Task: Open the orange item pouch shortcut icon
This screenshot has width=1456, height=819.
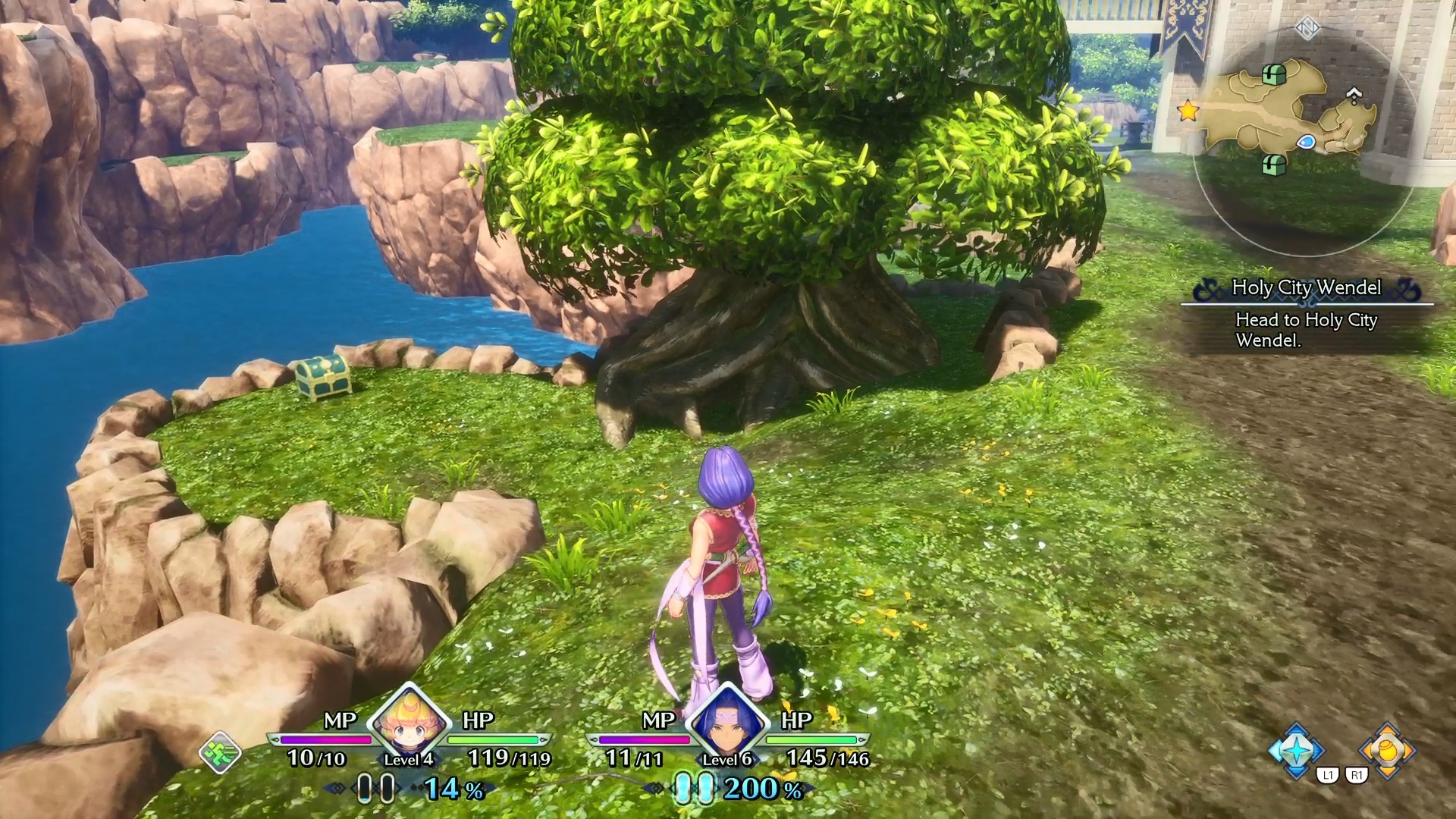Action: coord(1387,750)
